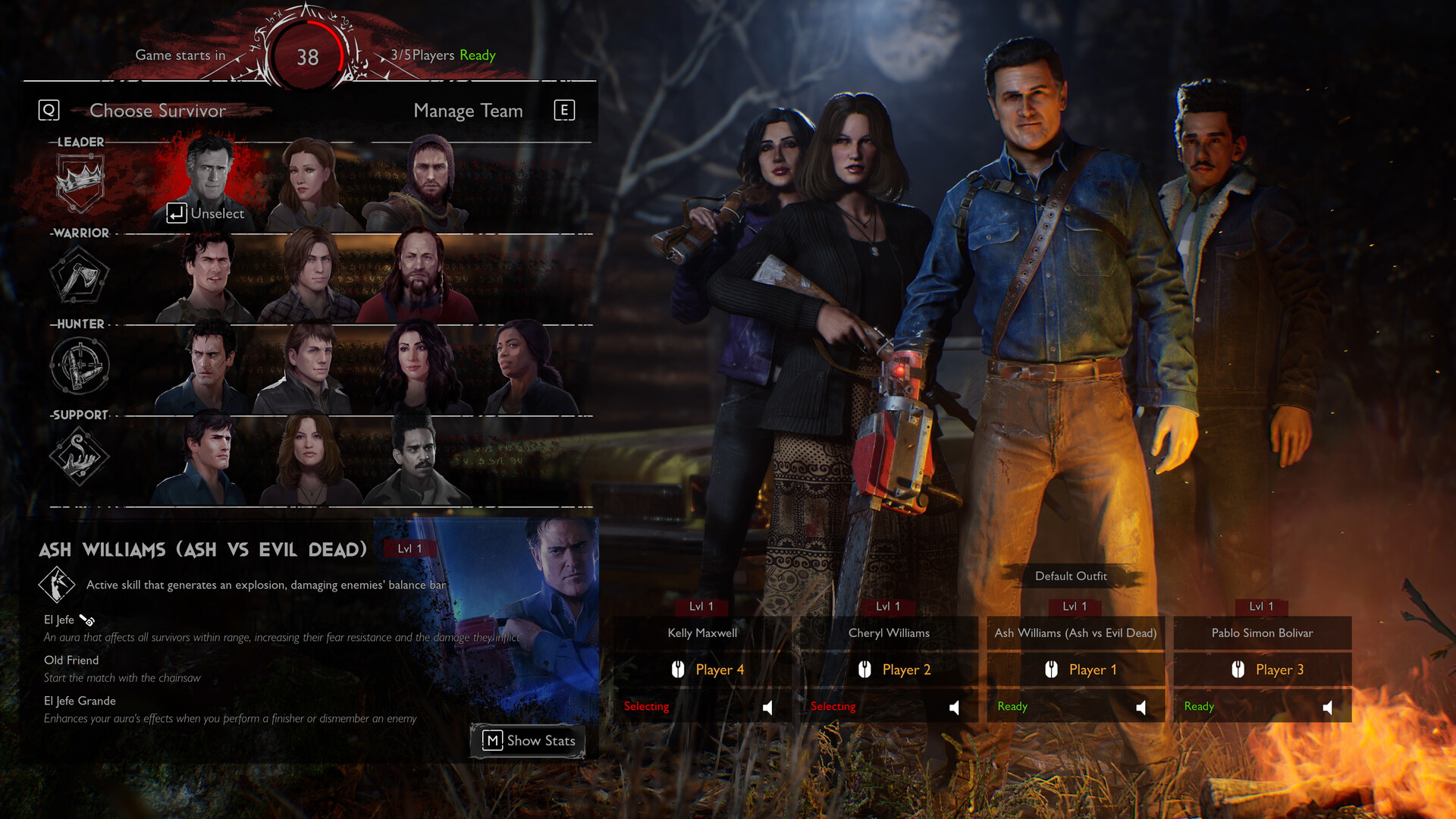The width and height of the screenshot is (1456, 819).
Task: Open the Manage Team tab
Action: 467,111
